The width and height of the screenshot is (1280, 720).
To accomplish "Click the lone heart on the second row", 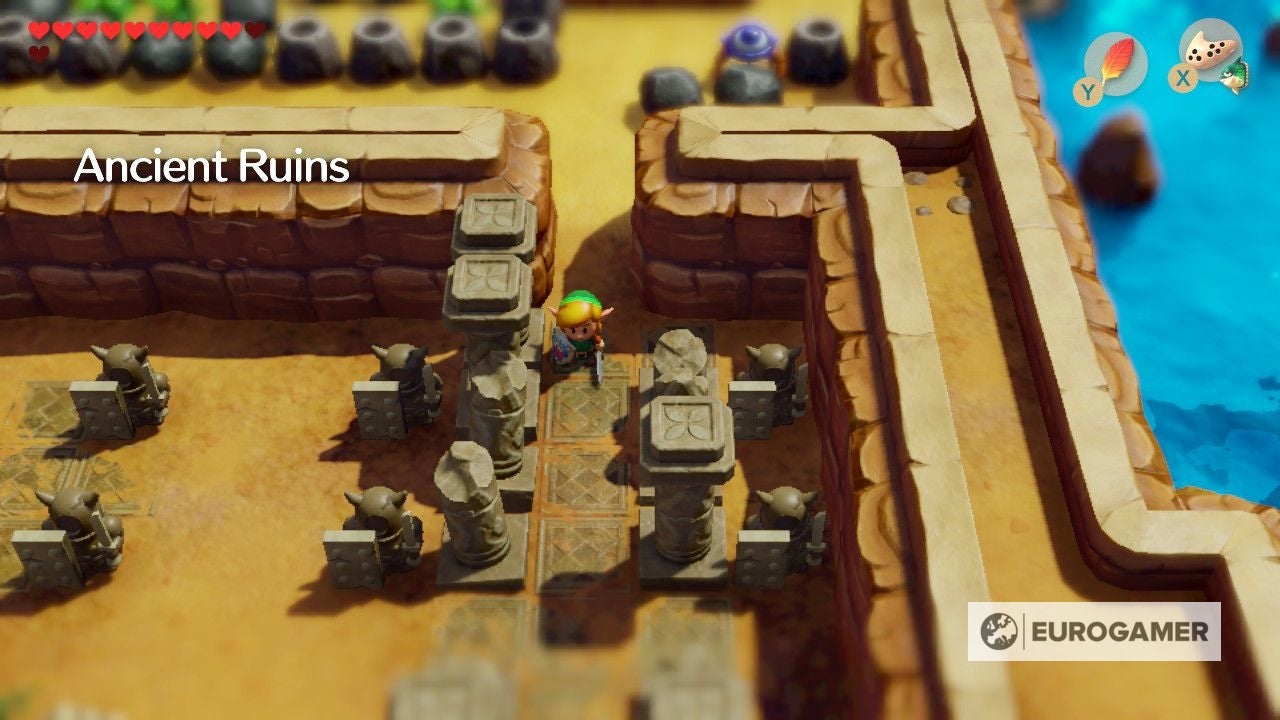I will pos(38,52).
